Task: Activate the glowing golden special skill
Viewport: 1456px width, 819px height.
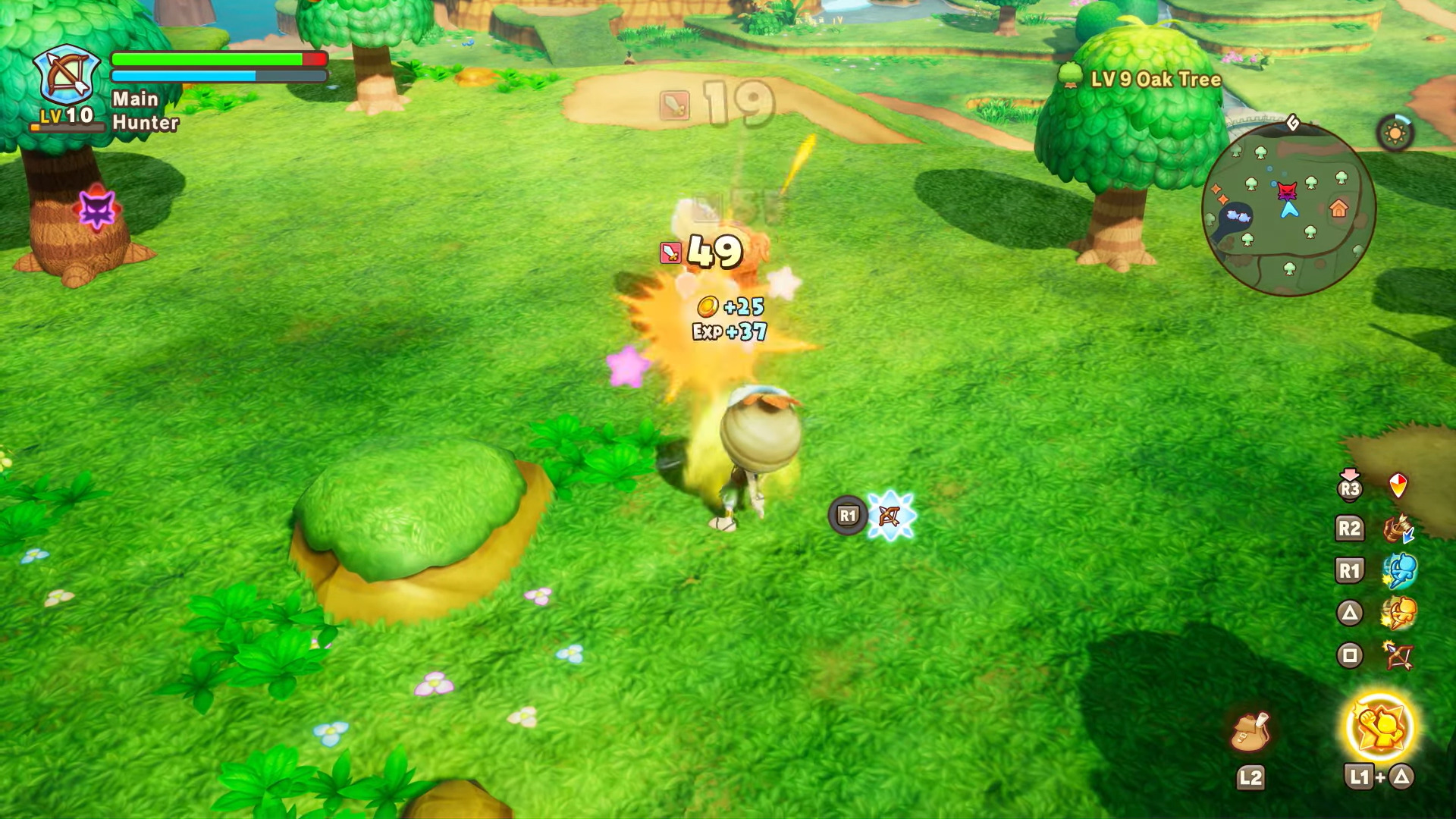Action: pos(1379,726)
